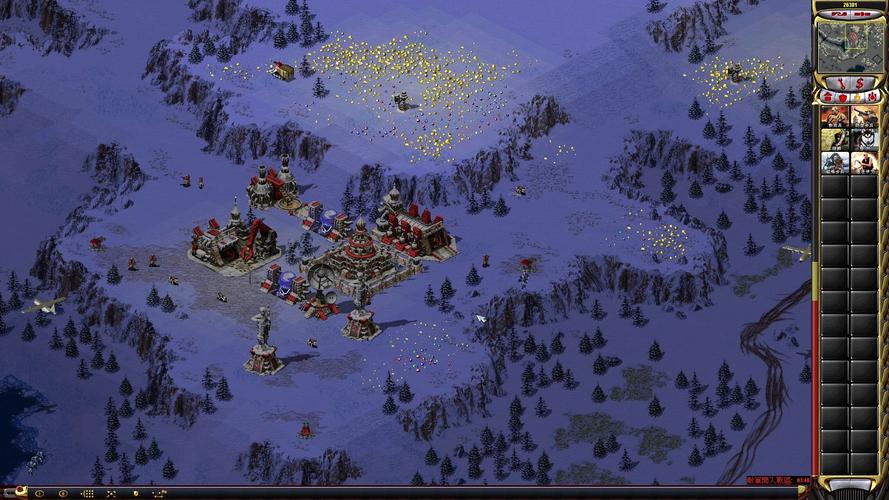Click the crossed arrows command icon
The image size is (889, 500).
click(x=112, y=493)
